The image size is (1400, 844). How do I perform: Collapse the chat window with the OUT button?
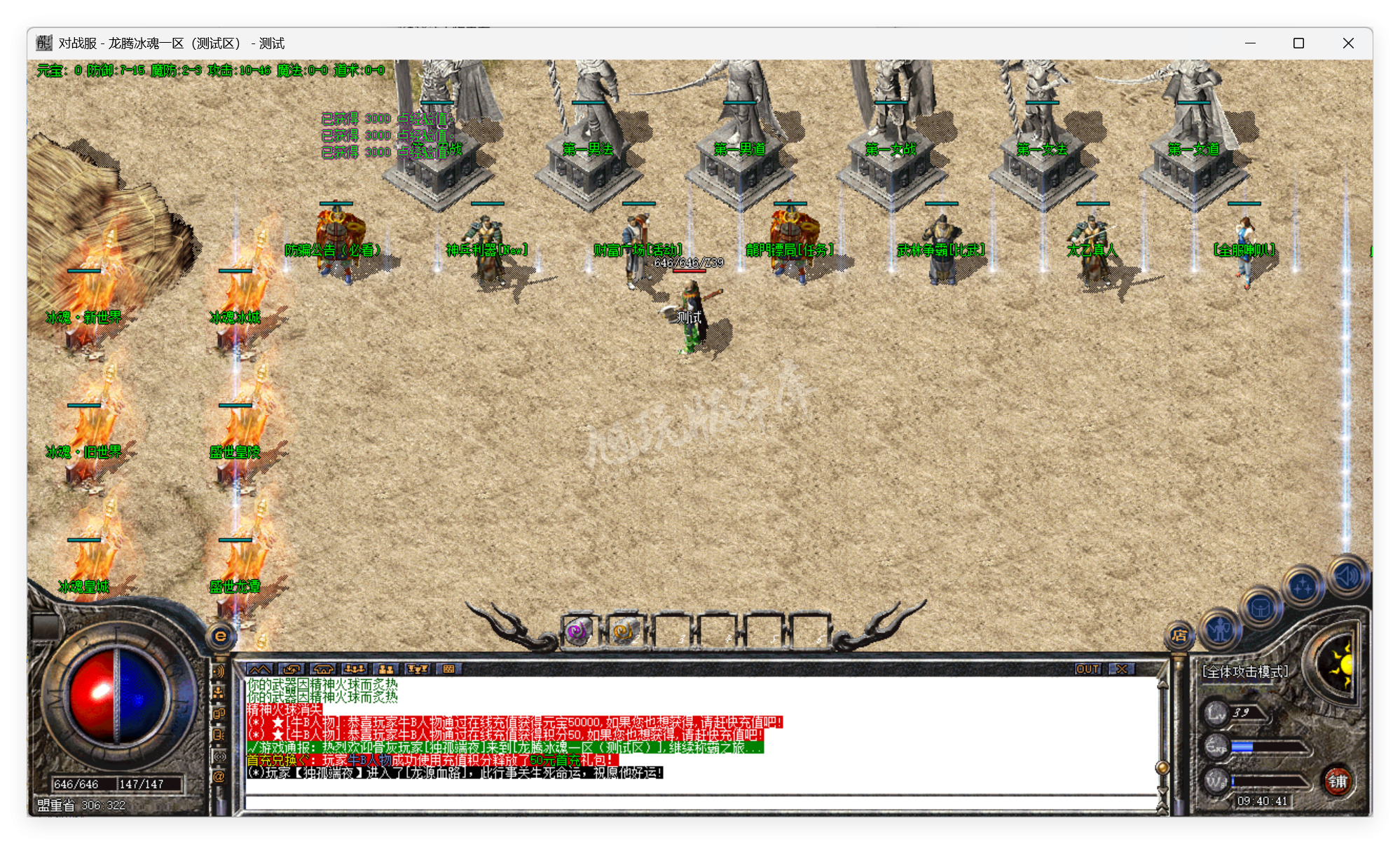[1087, 669]
